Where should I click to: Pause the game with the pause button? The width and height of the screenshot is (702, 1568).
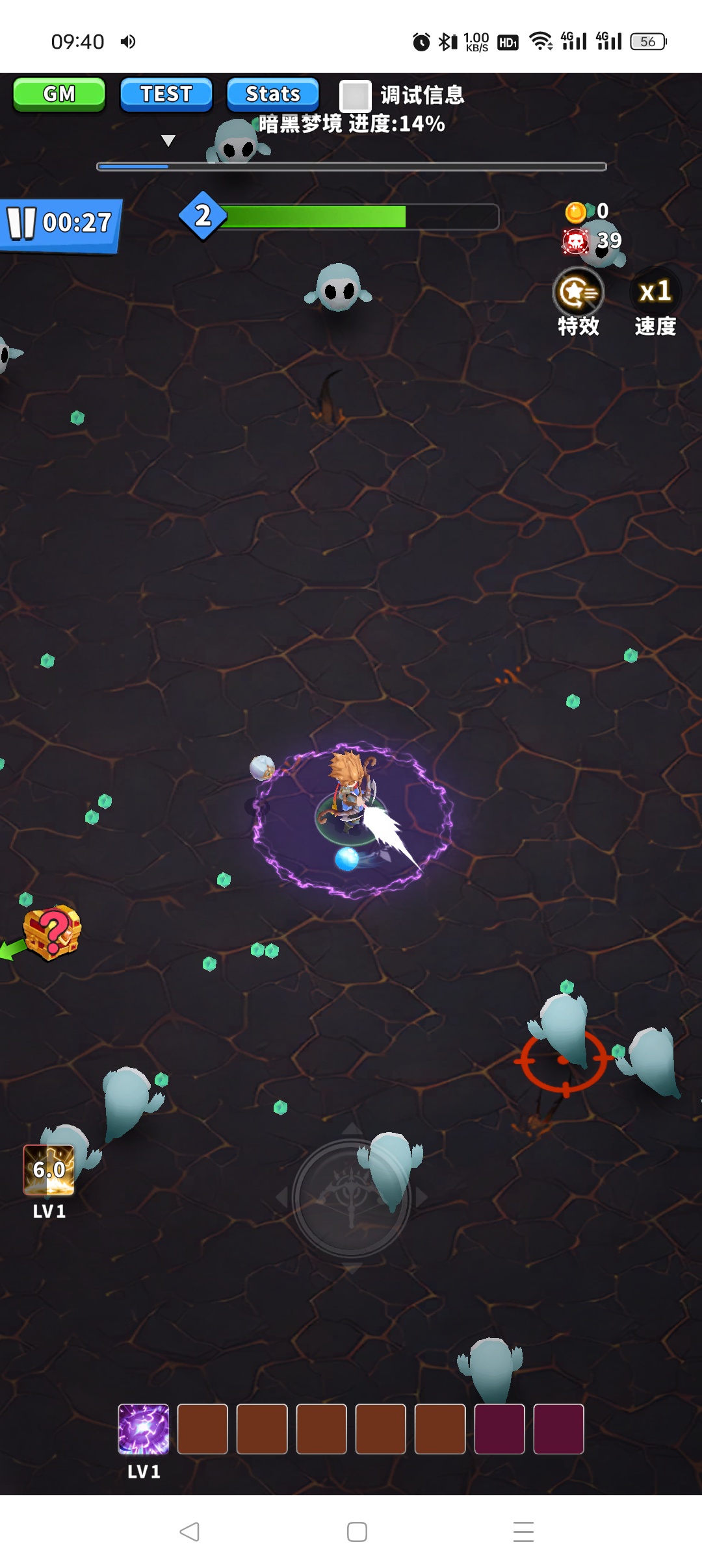[21, 223]
